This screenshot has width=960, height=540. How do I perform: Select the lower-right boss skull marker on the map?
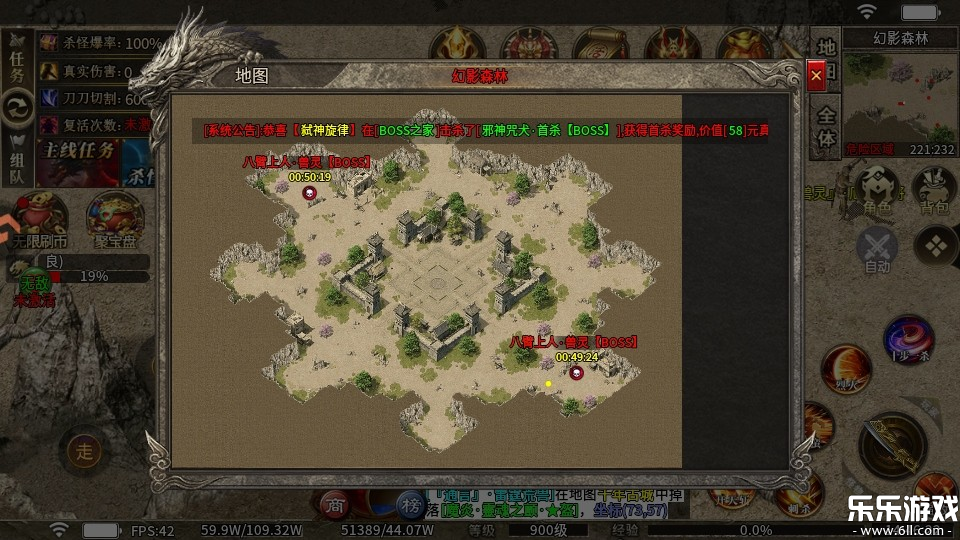(x=577, y=372)
